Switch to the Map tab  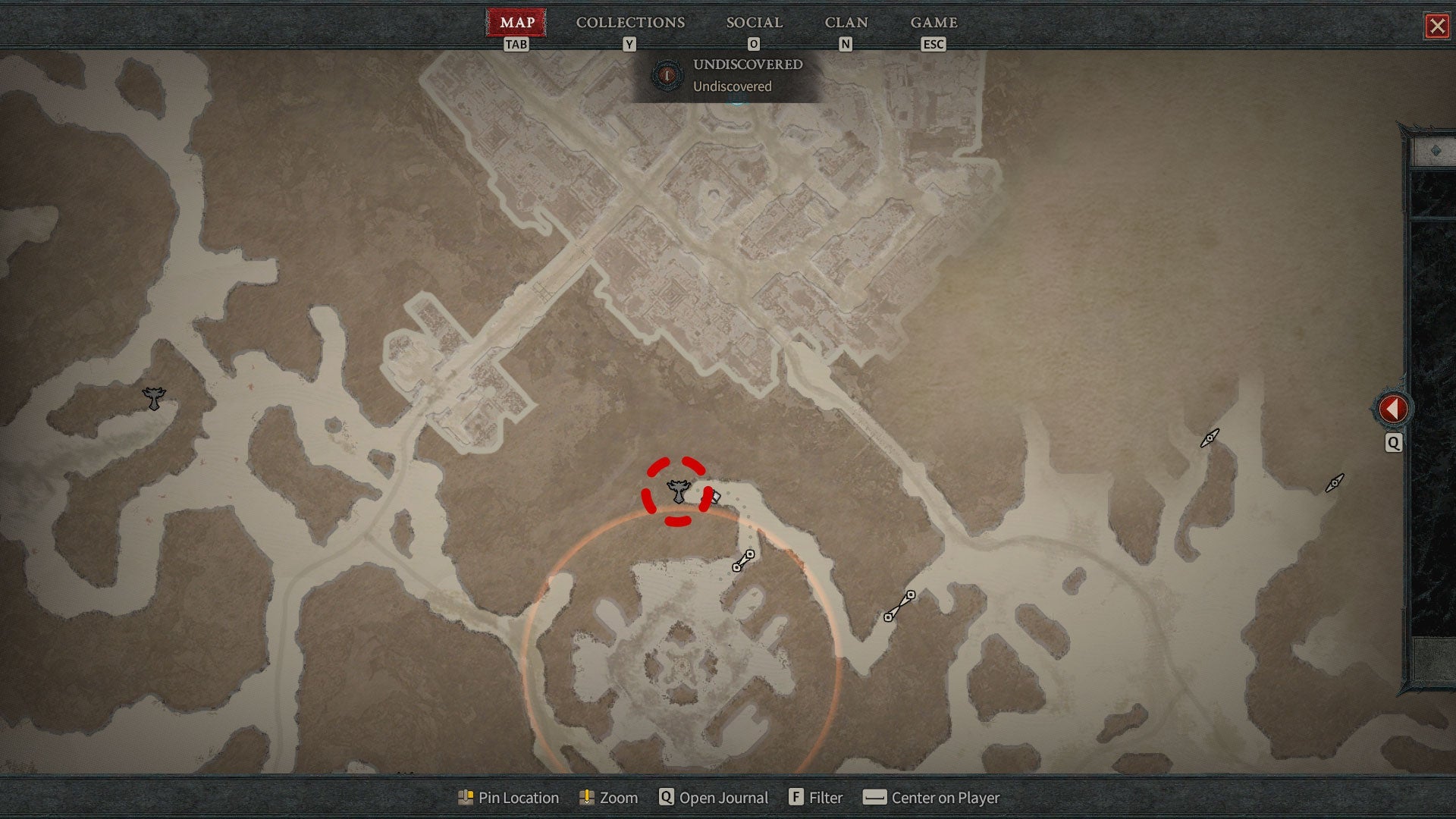point(516,23)
